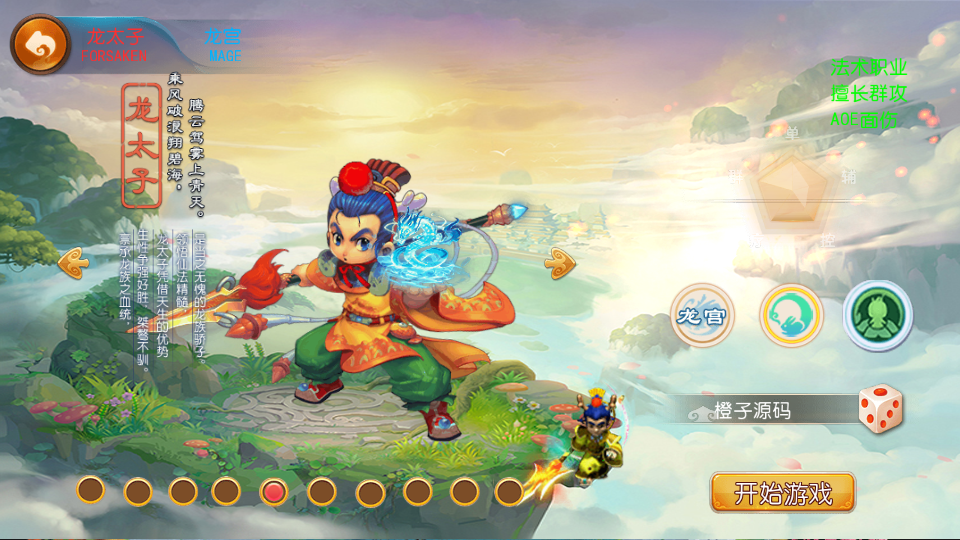Show the next character with right arrow
This screenshot has width=960, height=540.
point(559,262)
